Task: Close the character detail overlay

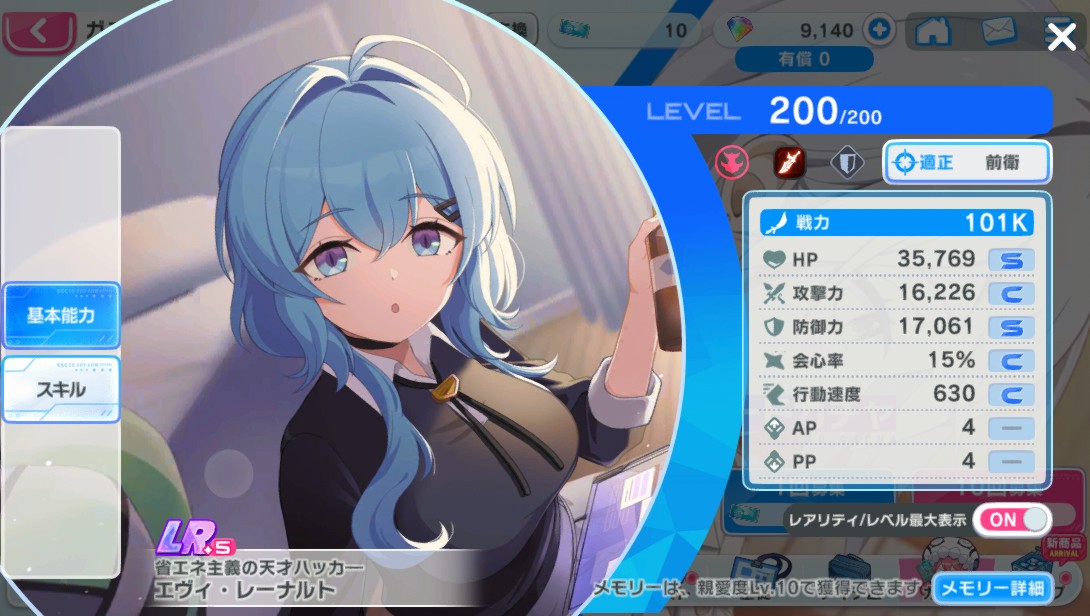Action: tap(1061, 37)
